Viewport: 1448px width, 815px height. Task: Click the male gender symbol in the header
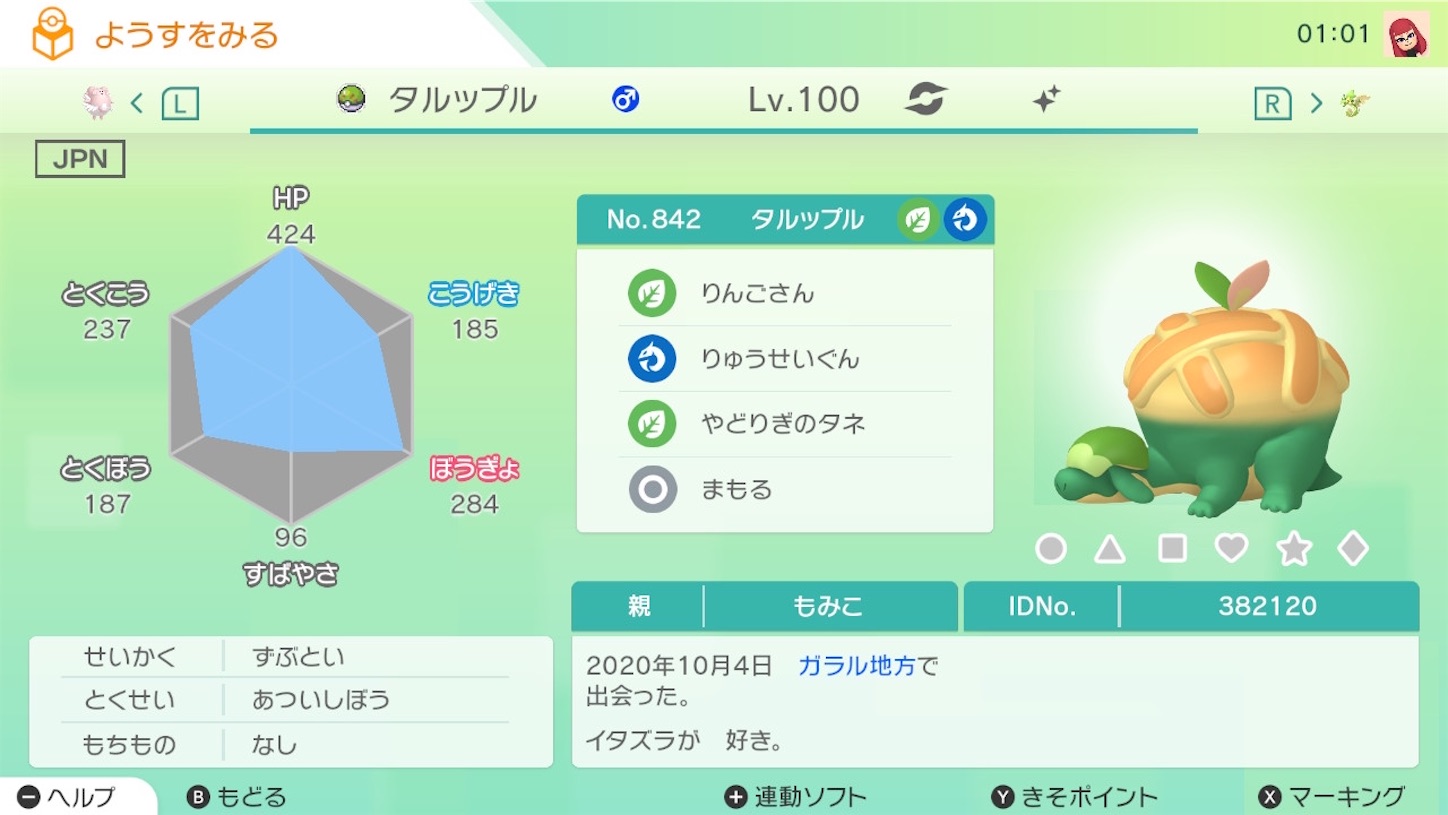coord(624,99)
